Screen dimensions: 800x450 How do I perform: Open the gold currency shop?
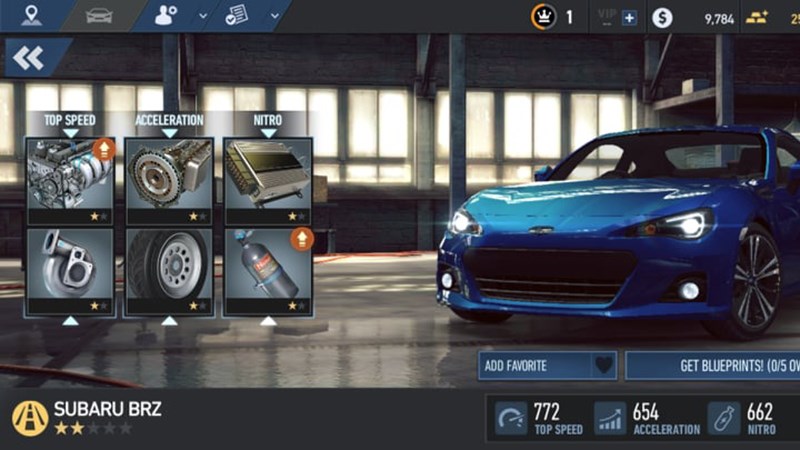click(757, 18)
